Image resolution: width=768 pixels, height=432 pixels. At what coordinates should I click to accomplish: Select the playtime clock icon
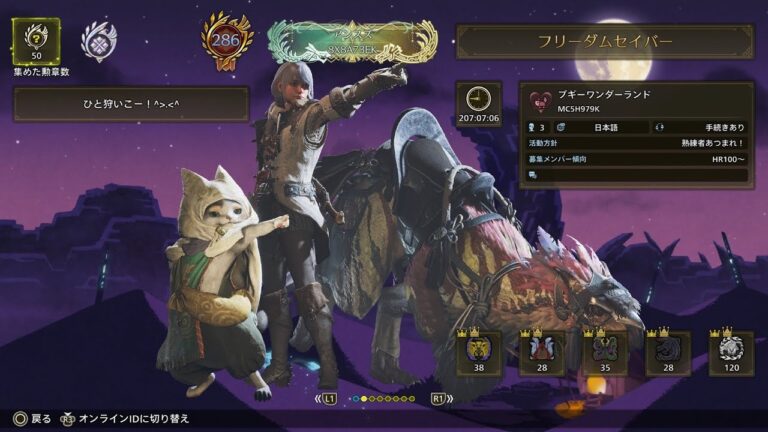coord(478,98)
